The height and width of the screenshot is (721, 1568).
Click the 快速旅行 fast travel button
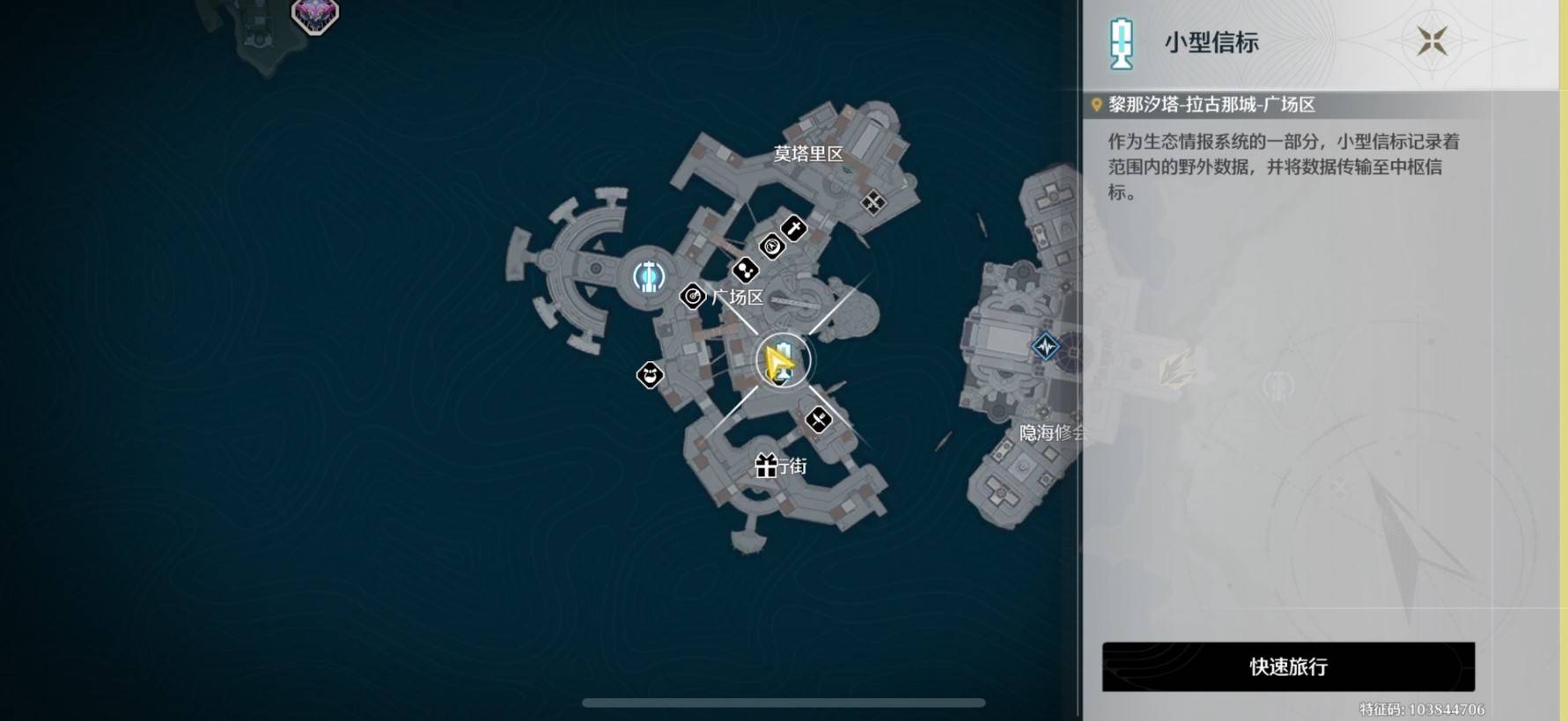coord(1287,666)
